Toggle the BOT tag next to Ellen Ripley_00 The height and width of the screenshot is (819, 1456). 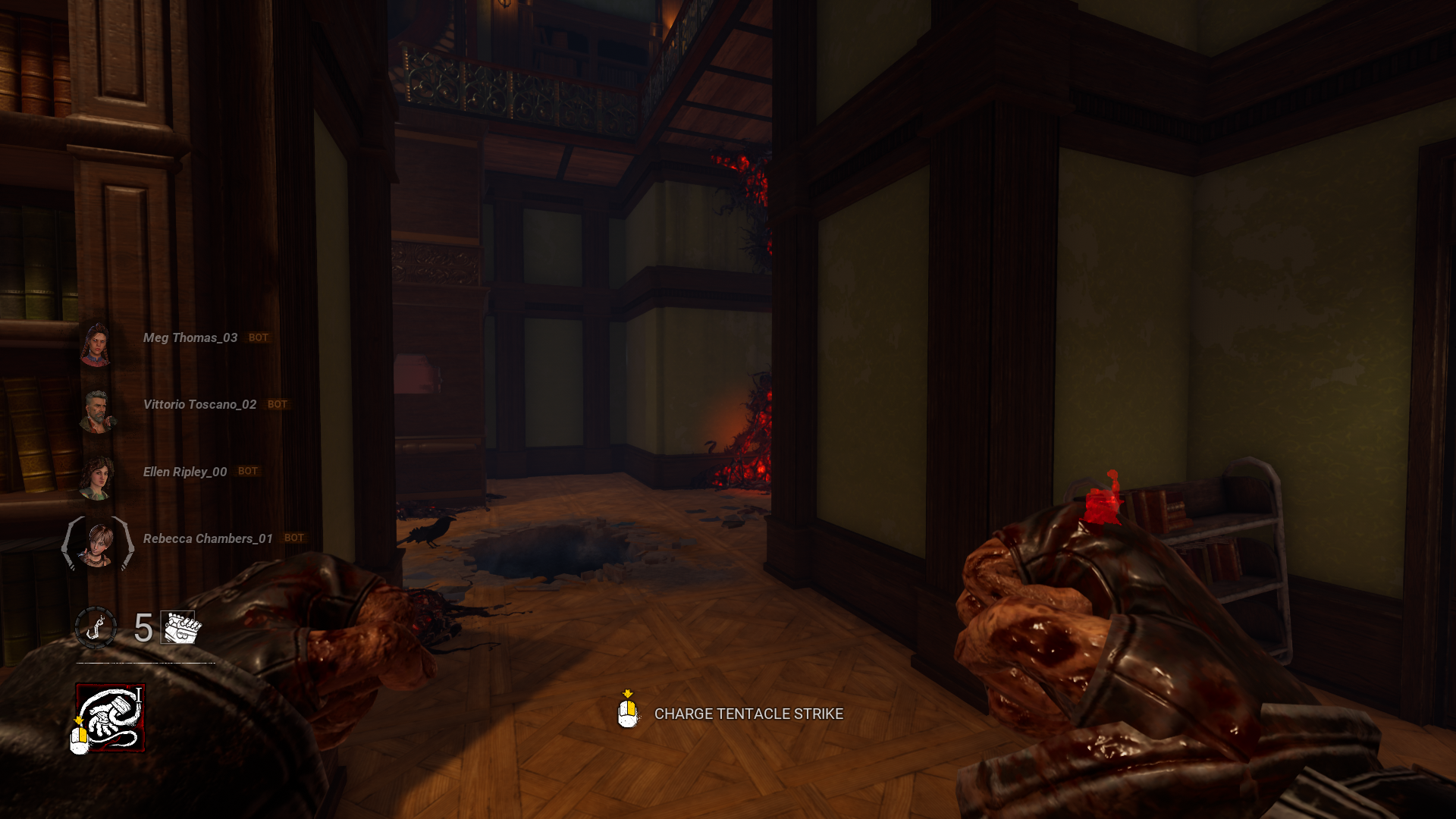click(246, 471)
